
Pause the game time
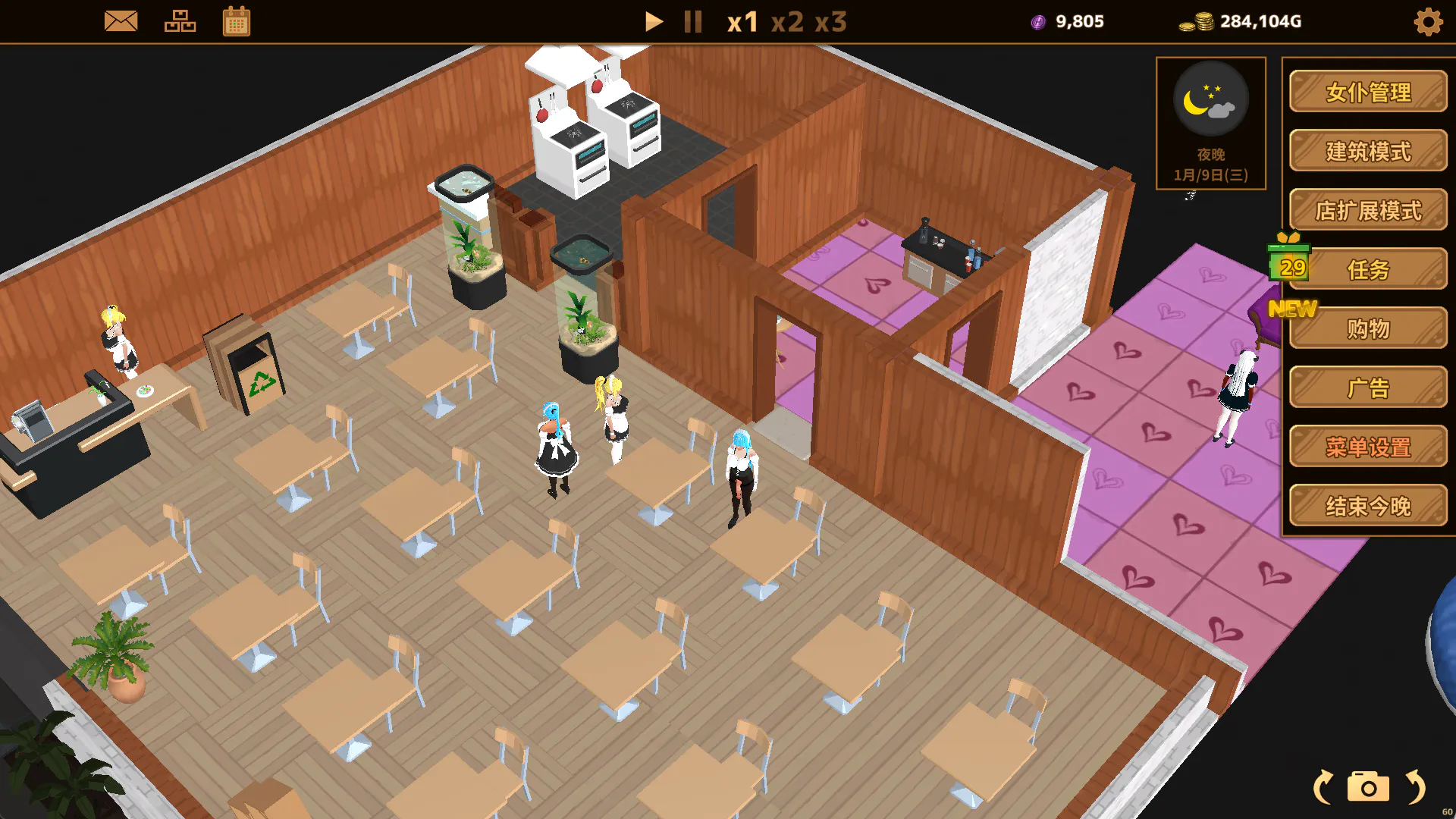pyautogui.click(x=692, y=21)
